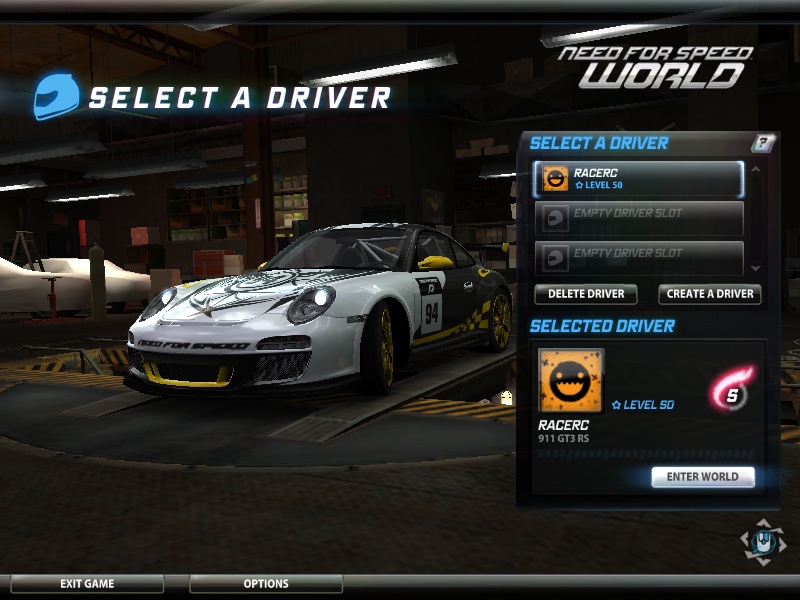Select the RACERC driver row

click(x=638, y=179)
